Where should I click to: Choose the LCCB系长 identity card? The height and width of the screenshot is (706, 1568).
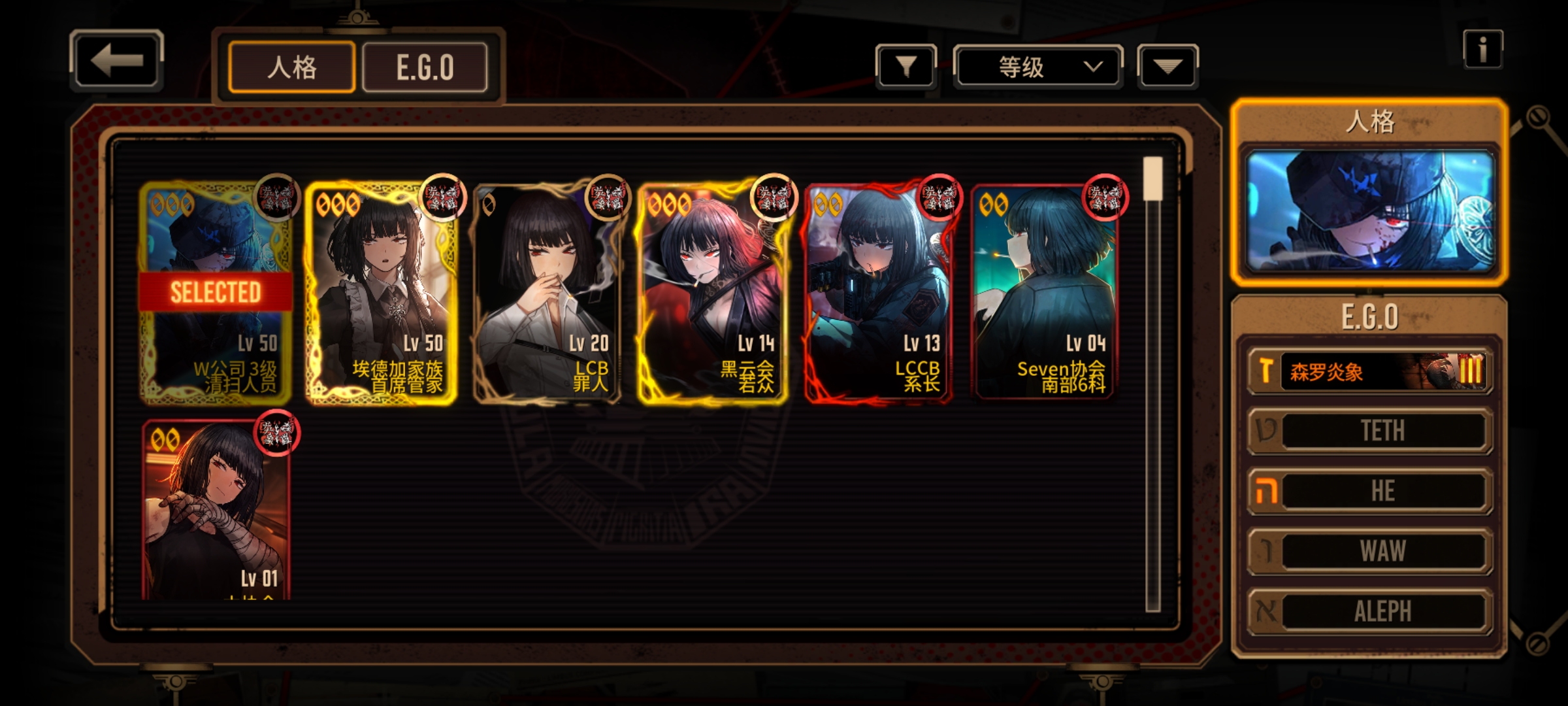click(879, 294)
